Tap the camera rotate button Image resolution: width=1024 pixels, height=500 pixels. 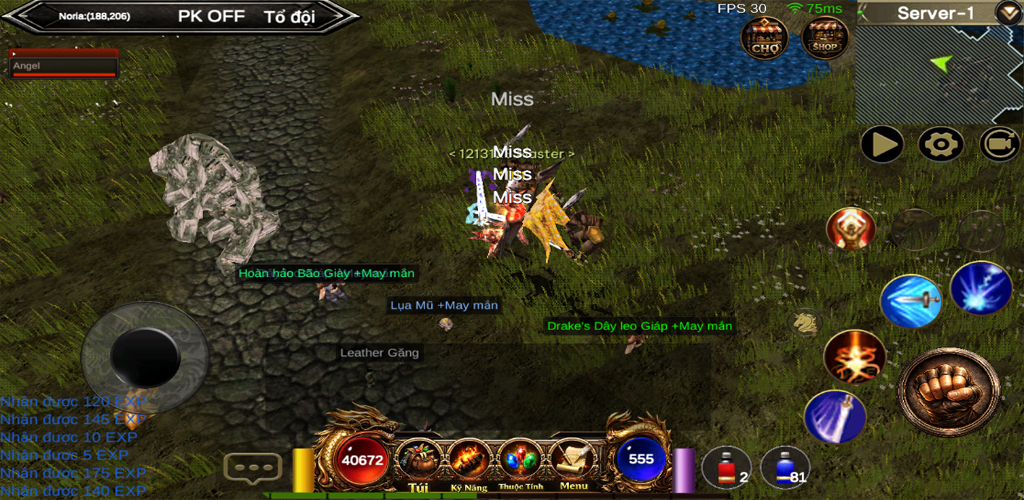[999, 145]
